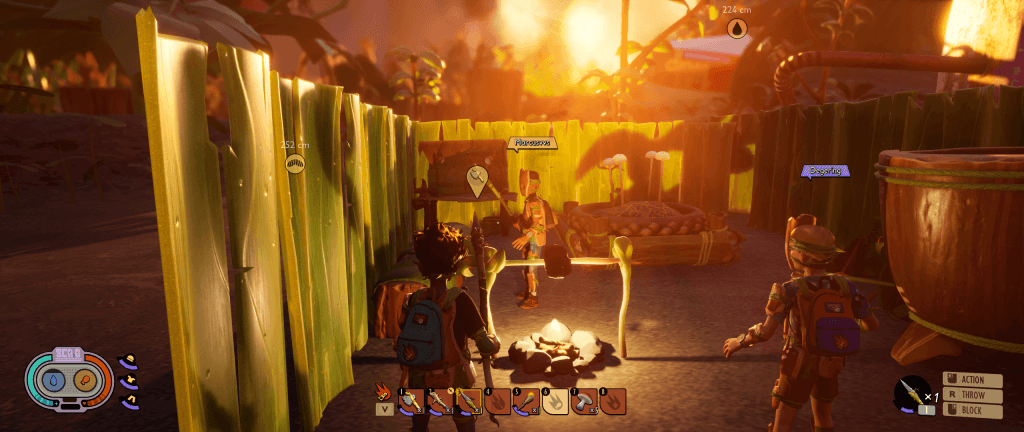This screenshot has height=432, width=1024.
Task: Click the 252 cm waypoint marker icon
Action: coord(295,163)
